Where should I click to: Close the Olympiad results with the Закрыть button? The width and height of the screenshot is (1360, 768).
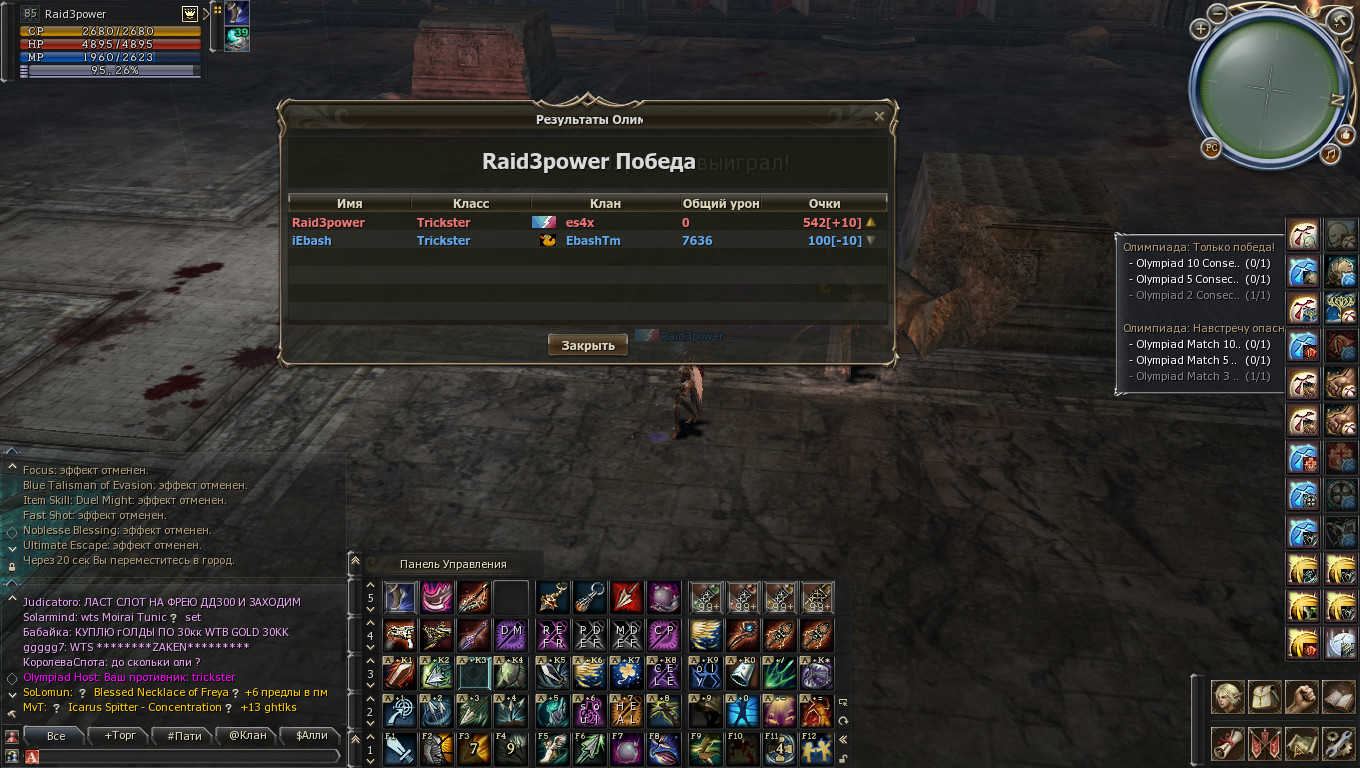[588, 345]
